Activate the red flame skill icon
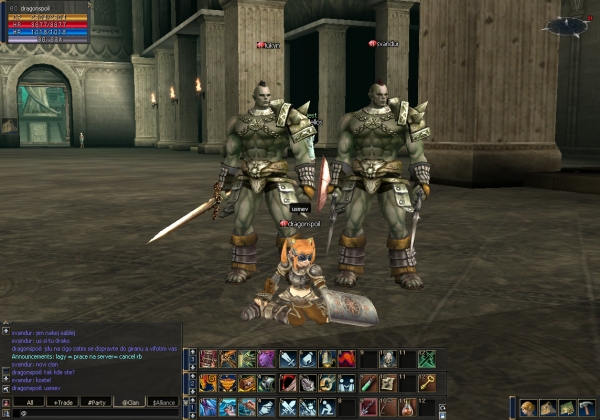This screenshot has width=600, height=420. [347, 359]
